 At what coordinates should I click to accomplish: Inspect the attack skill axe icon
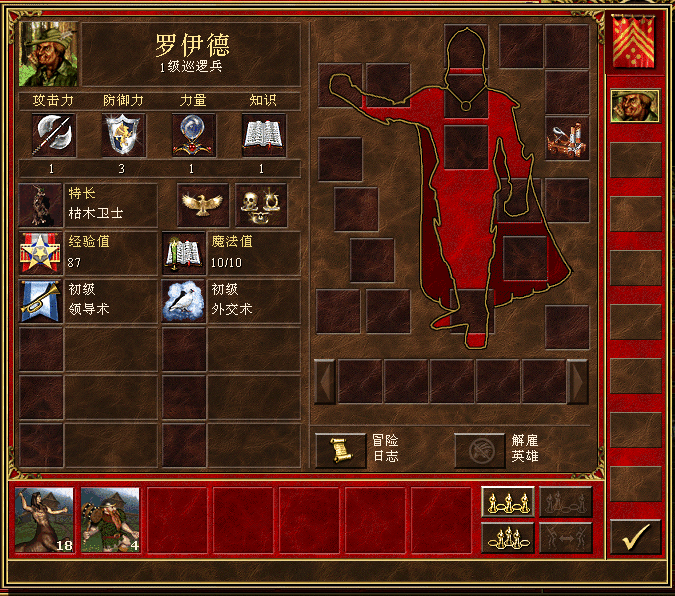click(53, 134)
